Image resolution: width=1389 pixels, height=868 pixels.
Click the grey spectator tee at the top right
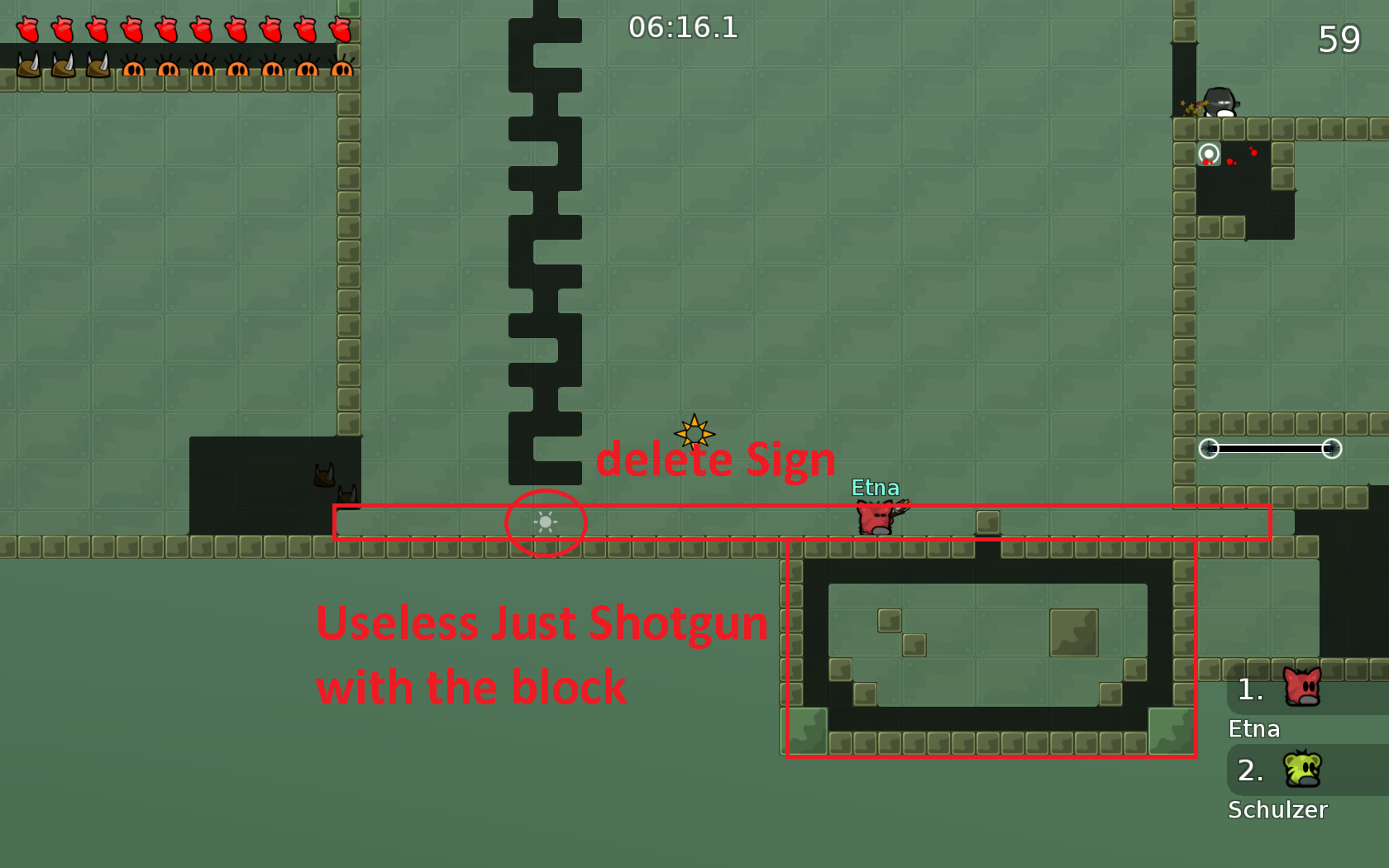(x=1219, y=101)
